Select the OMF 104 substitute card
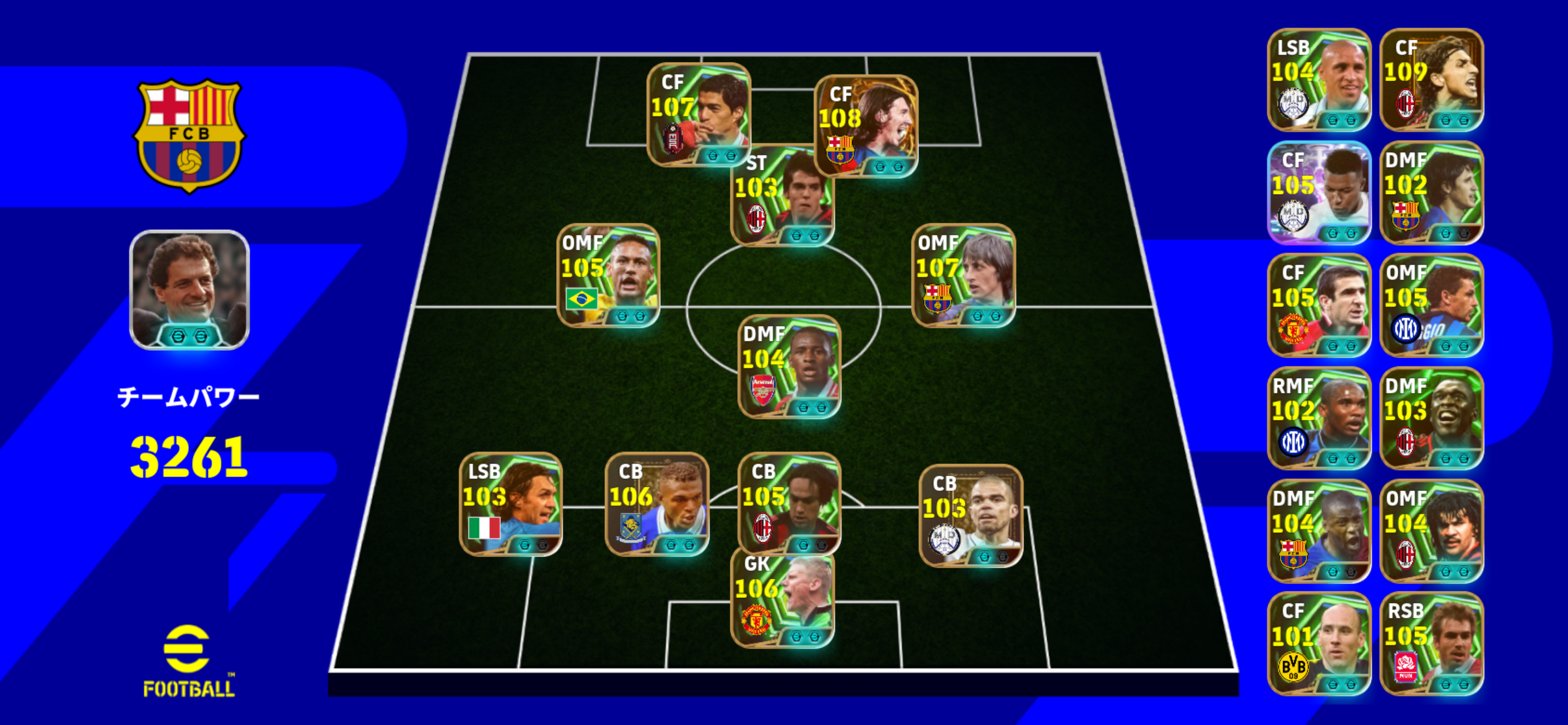 pyautogui.click(x=1431, y=531)
